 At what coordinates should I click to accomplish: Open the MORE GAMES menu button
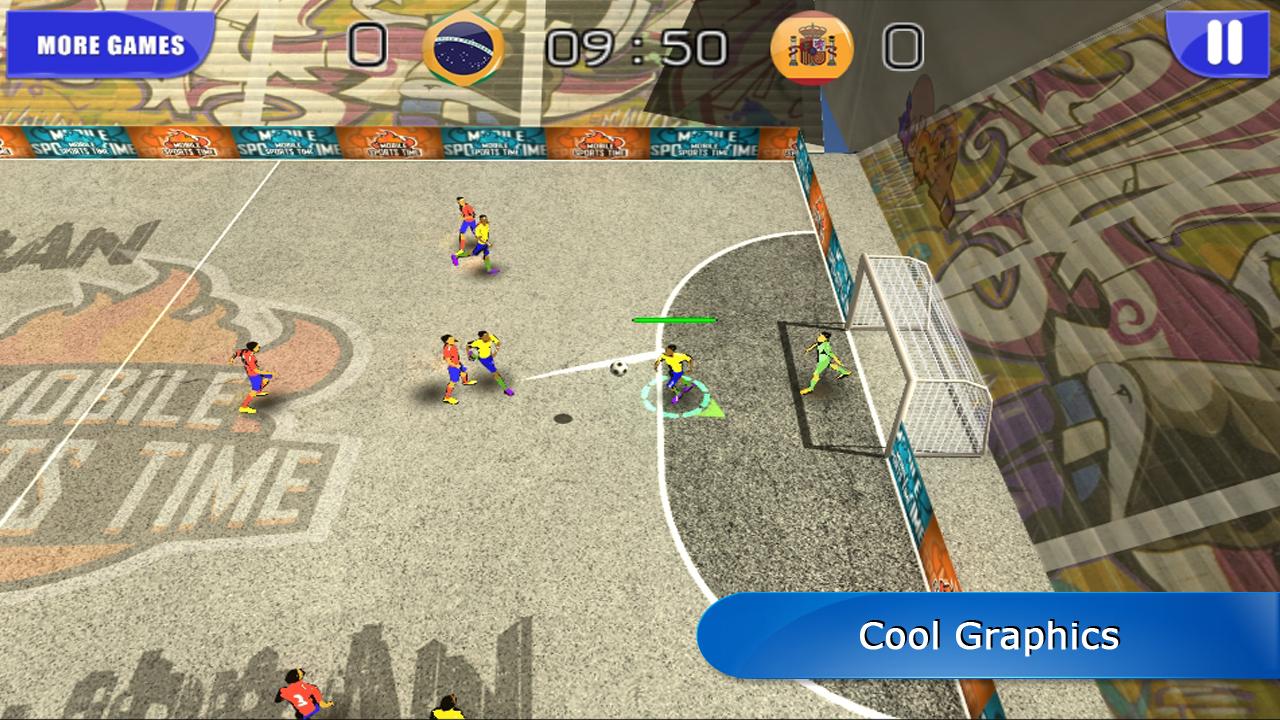click(x=110, y=44)
